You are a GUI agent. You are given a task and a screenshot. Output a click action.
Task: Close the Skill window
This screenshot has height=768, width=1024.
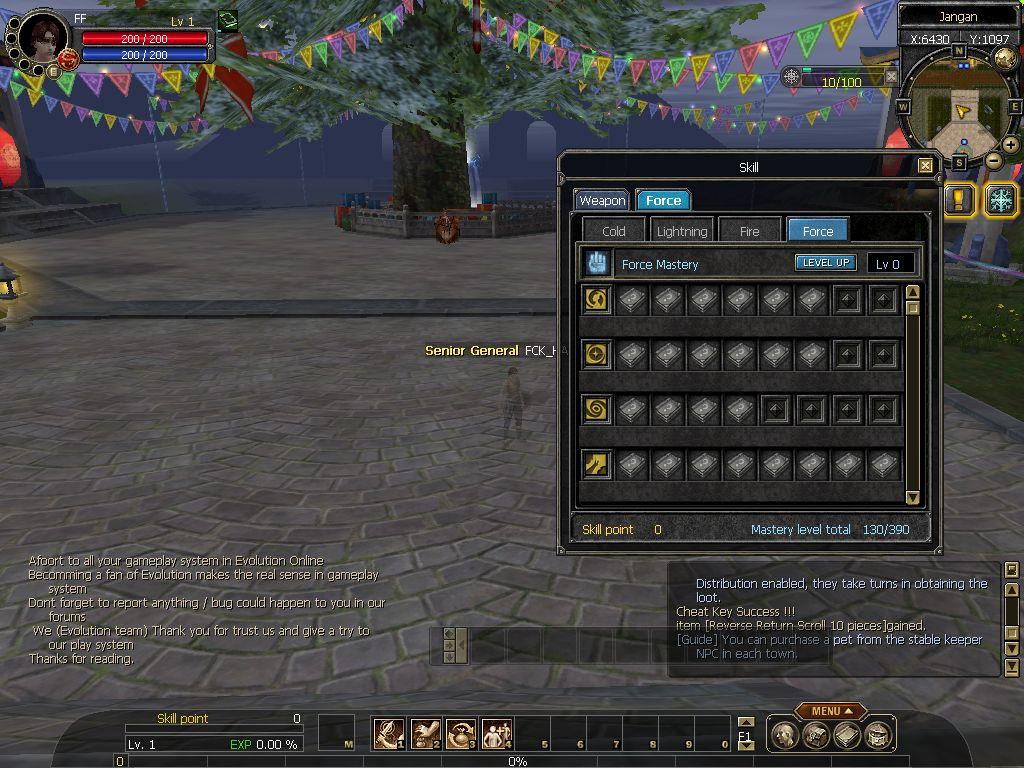click(x=925, y=167)
